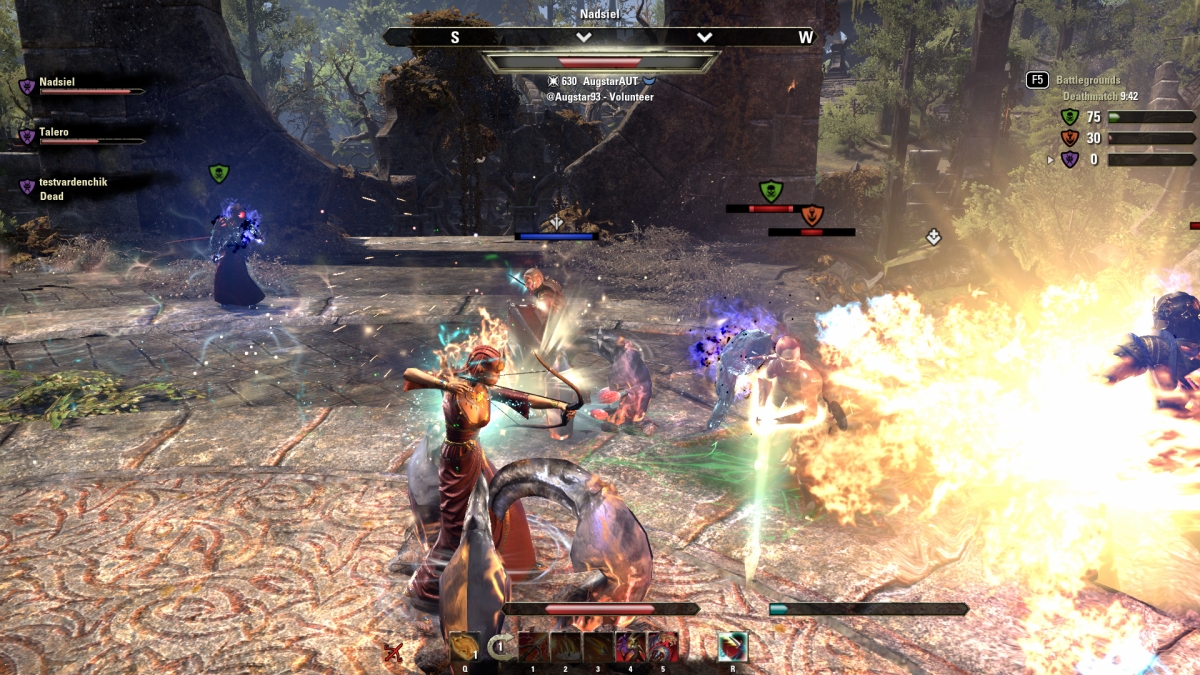Image resolution: width=1200 pixels, height=675 pixels.
Task: Use the red dragon ability icon
Action: pos(662,647)
